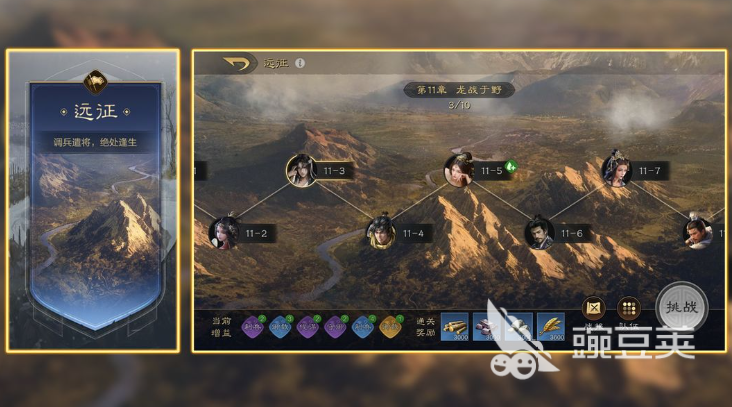View the iron ingot reward item
Image resolution: width=732 pixels, height=407 pixels.
[x=486, y=326]
